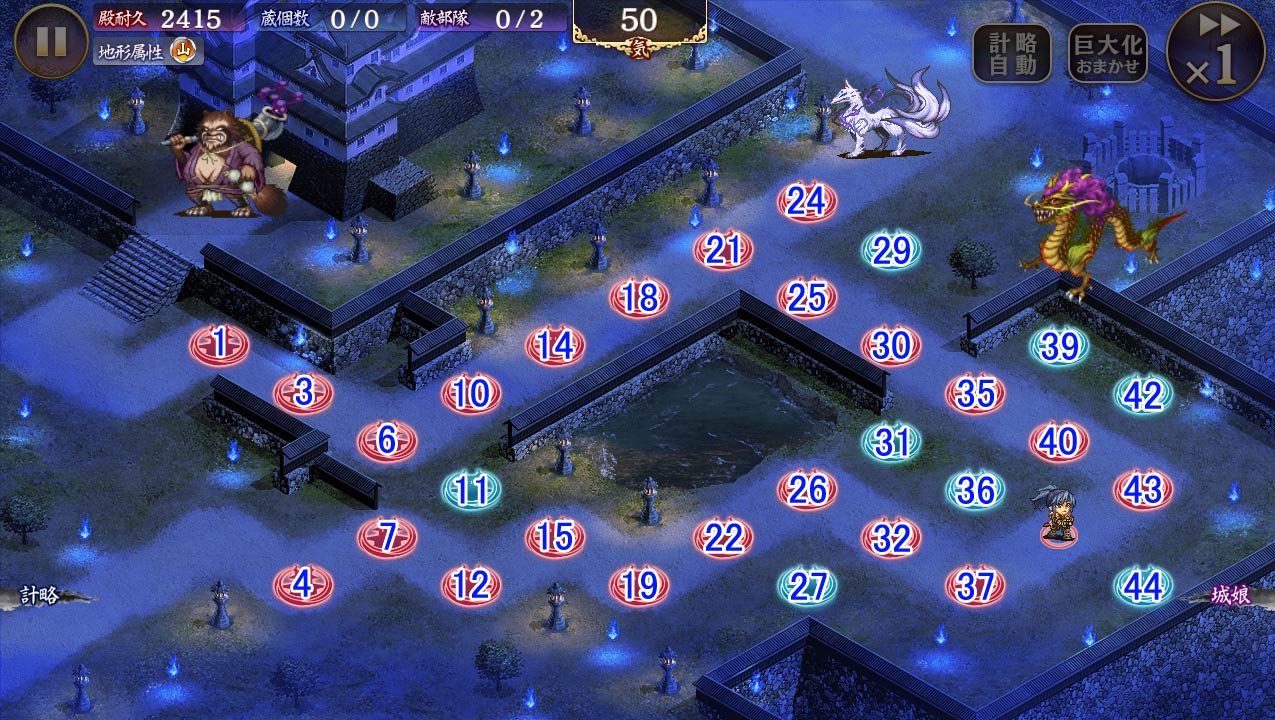Viewport: 1275px width, 720px height.
Task: Pause the battle with the pause button
Action: coord(52,41)
